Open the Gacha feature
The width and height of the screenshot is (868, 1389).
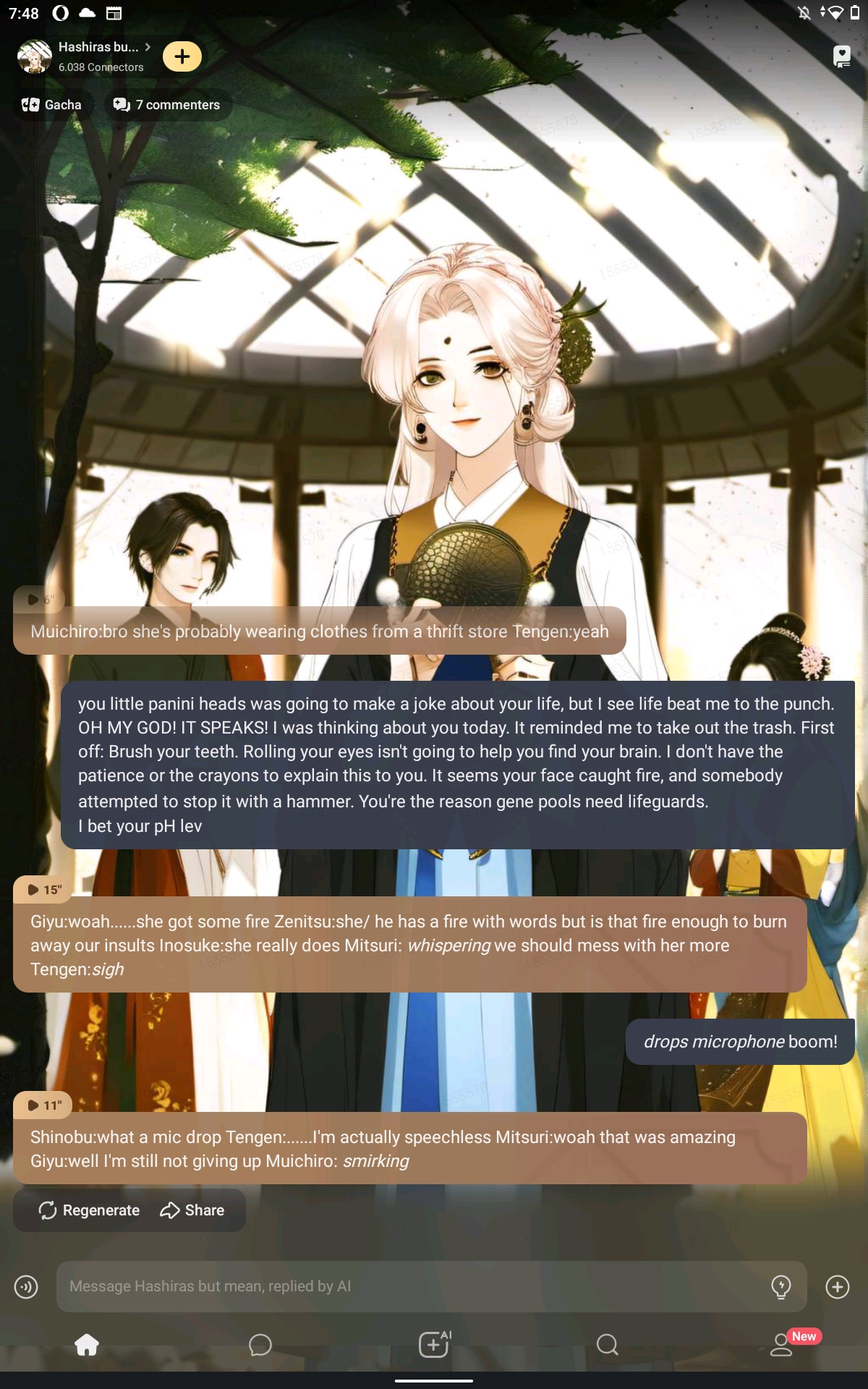click(52, 105)
